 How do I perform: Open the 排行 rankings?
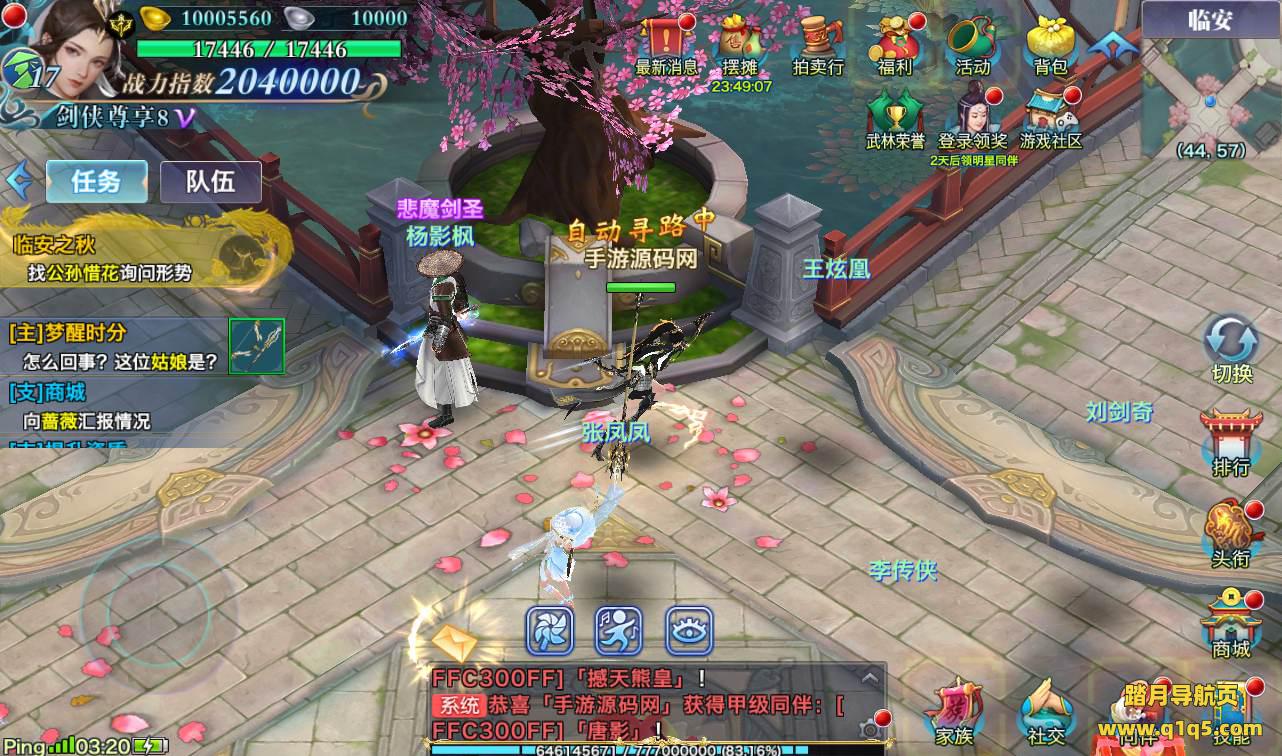point(1231,440)
